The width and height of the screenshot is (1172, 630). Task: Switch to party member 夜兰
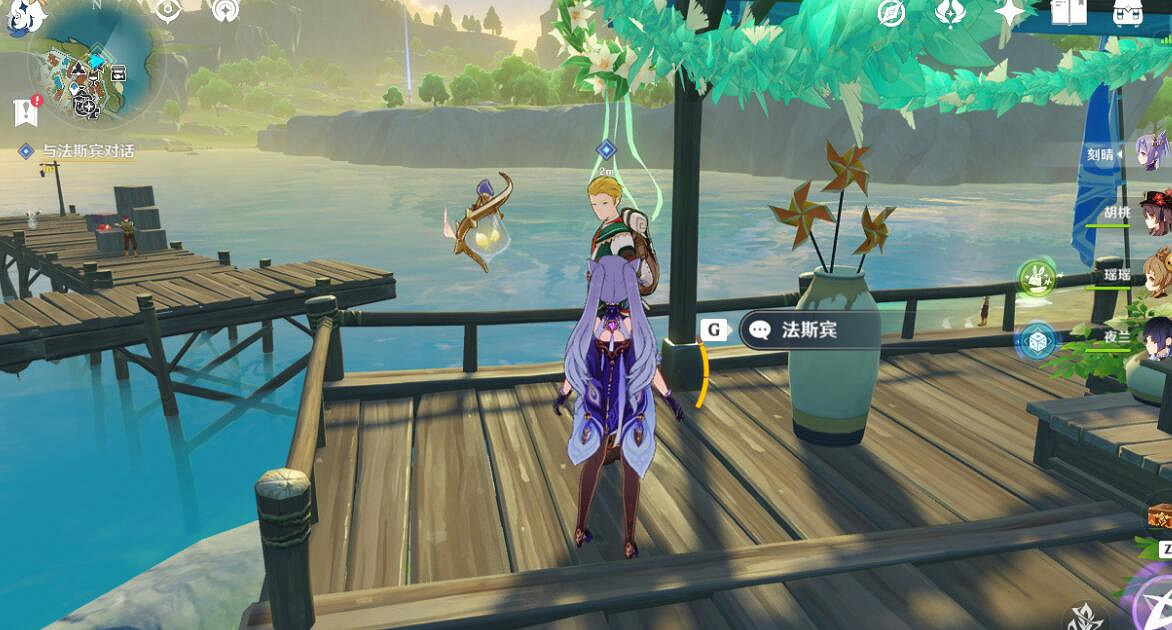pos(1156,338)
